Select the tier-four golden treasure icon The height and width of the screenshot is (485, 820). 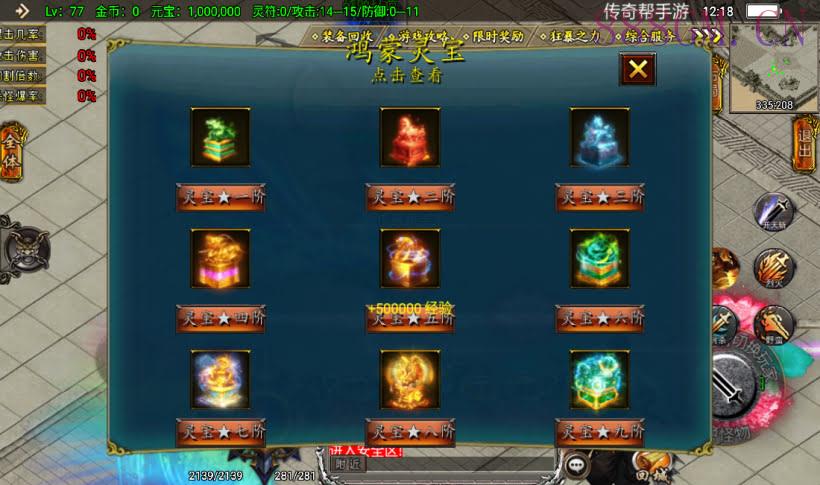click(220, 259)
